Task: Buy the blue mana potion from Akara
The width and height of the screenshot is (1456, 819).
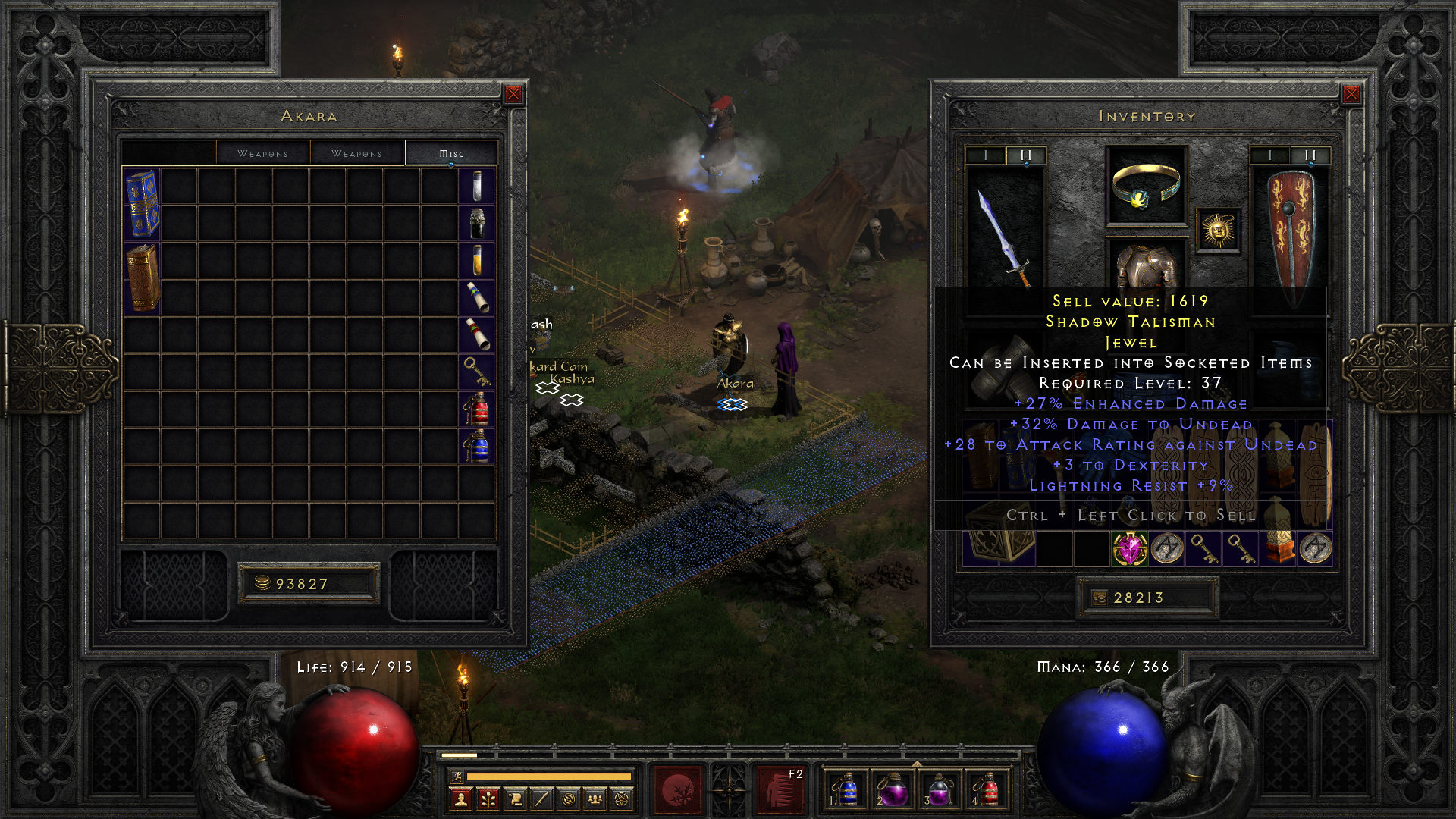Action: pos(476,446)
